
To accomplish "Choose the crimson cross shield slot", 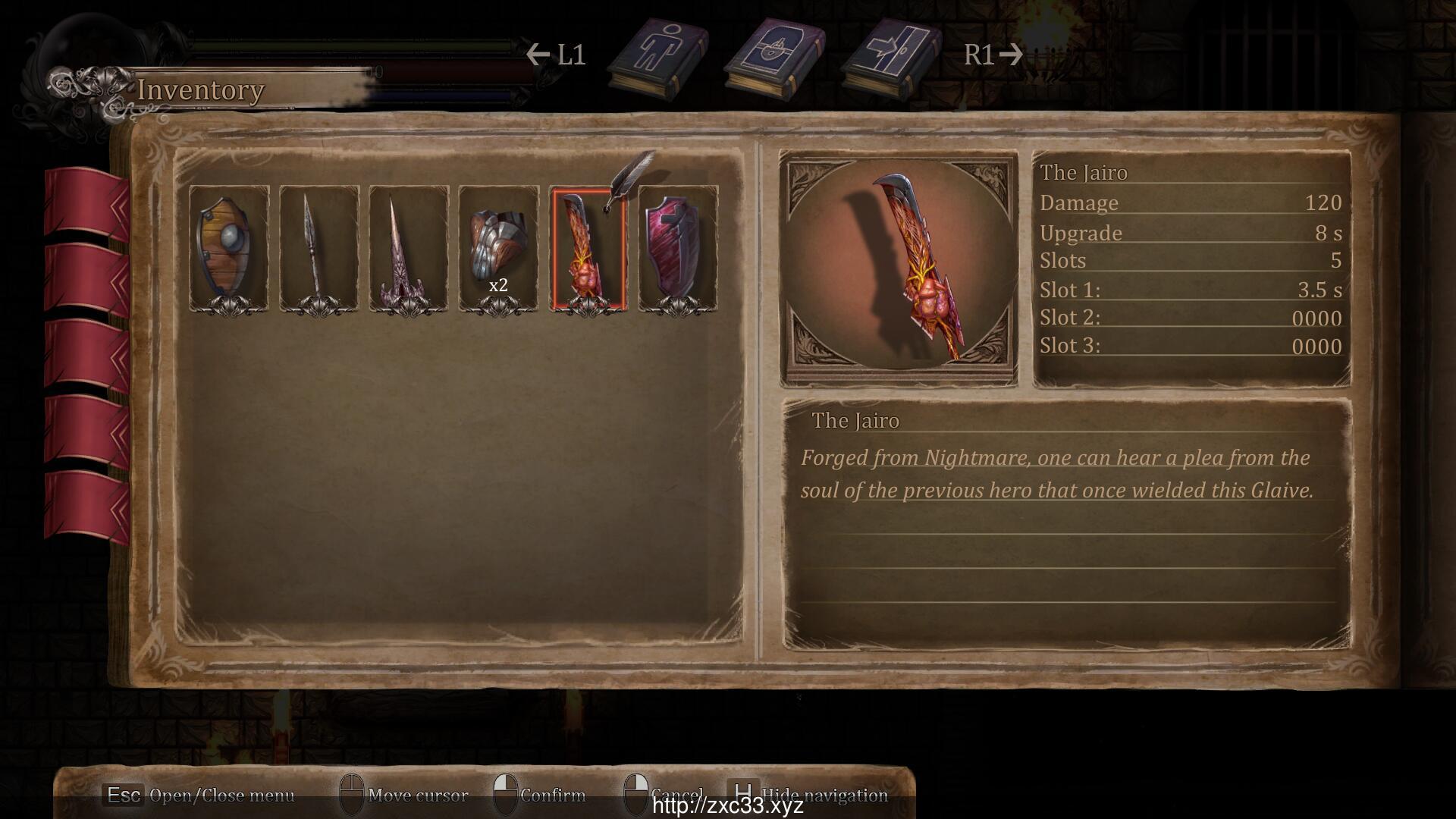I will pos(678,248).
